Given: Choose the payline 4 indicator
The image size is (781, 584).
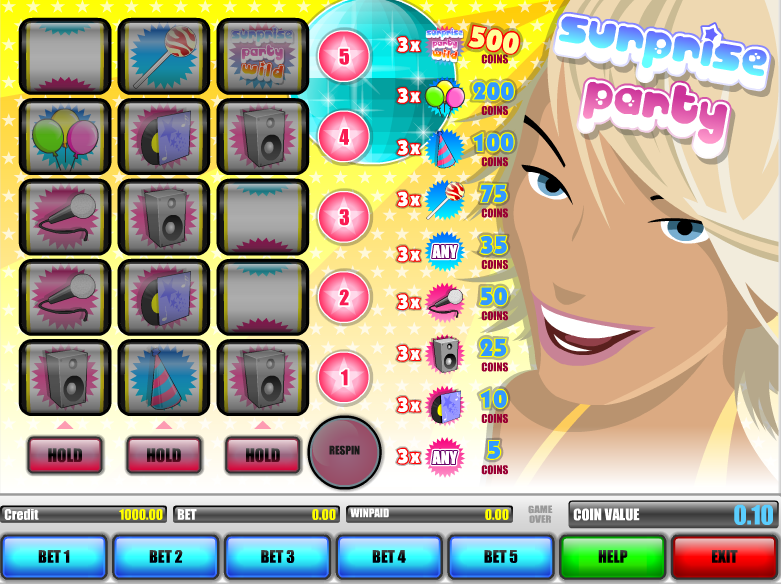Looking at the screenshot, I should click(x=344, y=137).
